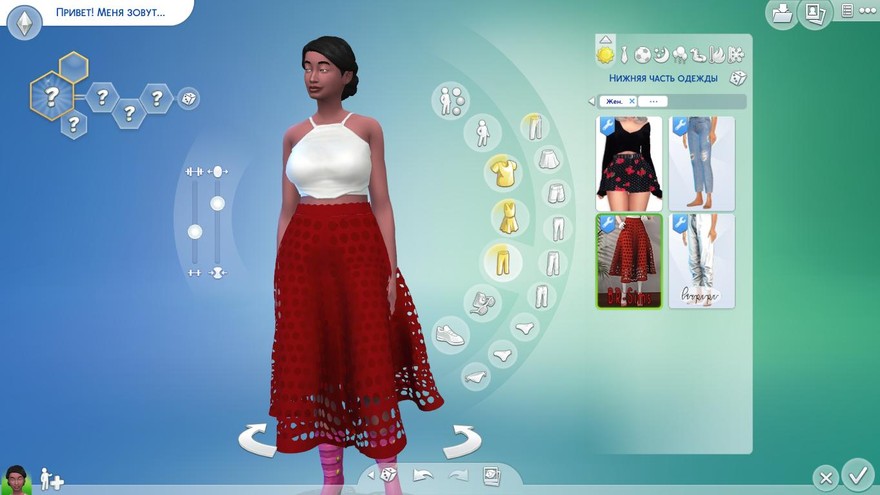The width and height of the screenshot is (880, 495).
Task: Pick the ripped light blue jeans thumbnail
Action: pyautogui.click(x=701, y=163)
